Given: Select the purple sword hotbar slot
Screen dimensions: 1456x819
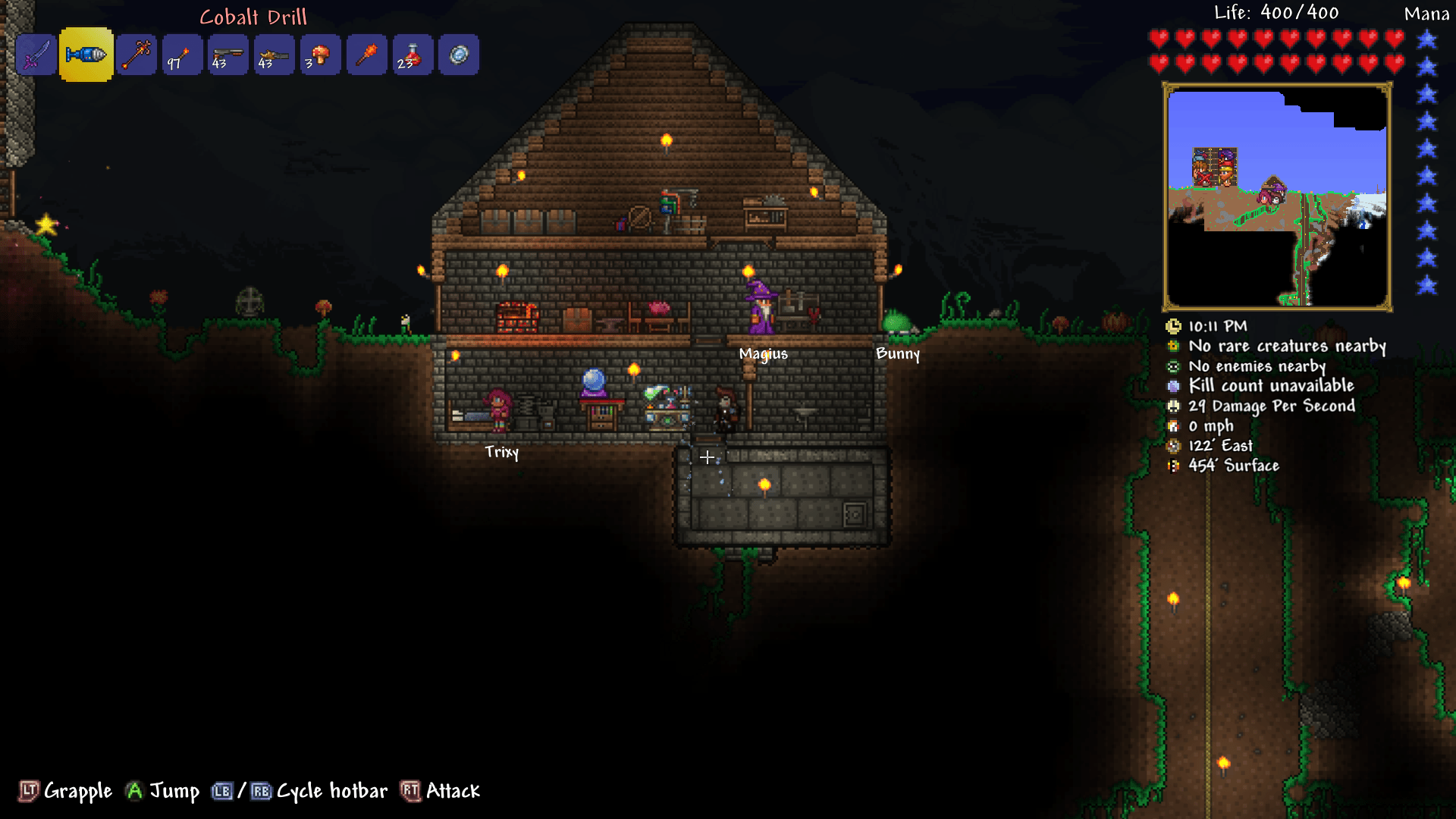Looking at the screenshot, I should tap(36, 55).
